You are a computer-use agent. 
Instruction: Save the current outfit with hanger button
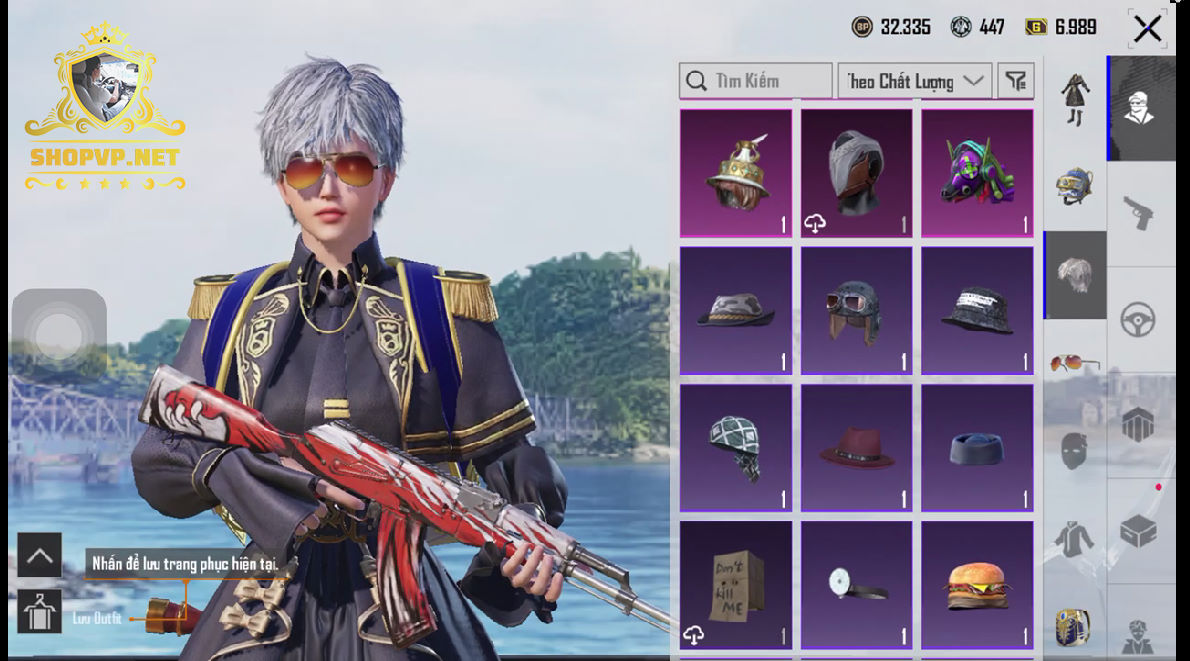click(x=39, y=611)
